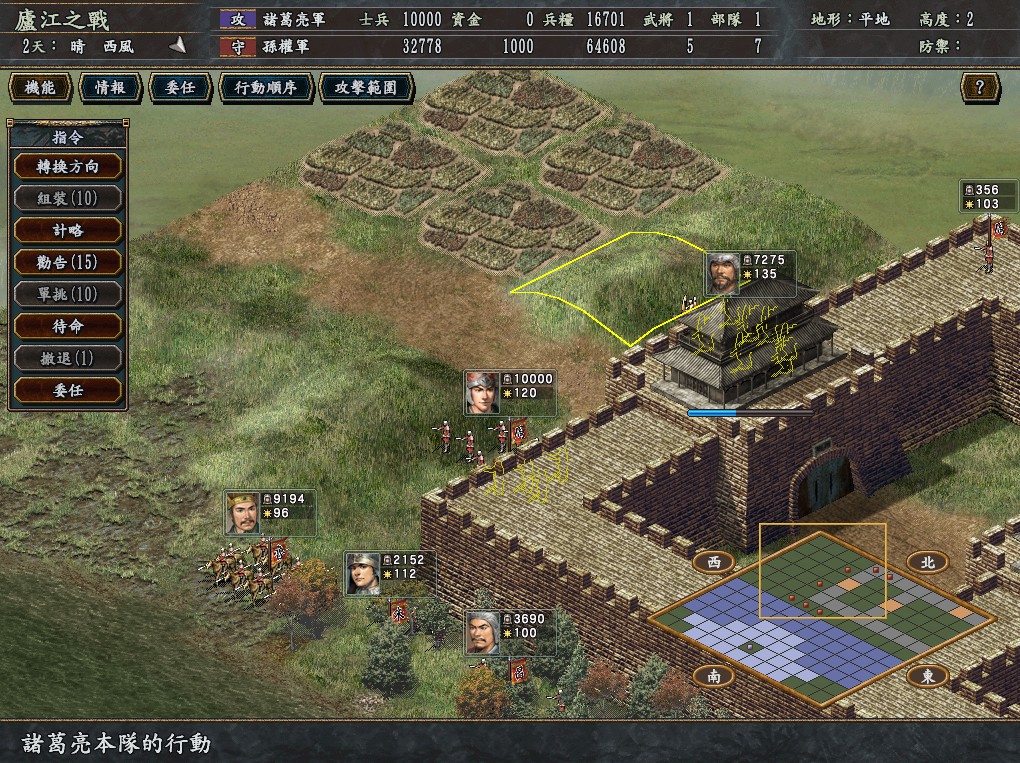The width and height of the screenshot is (1020, 763).
Task: Select the 待命 standby command
Action: click(68, 326)
